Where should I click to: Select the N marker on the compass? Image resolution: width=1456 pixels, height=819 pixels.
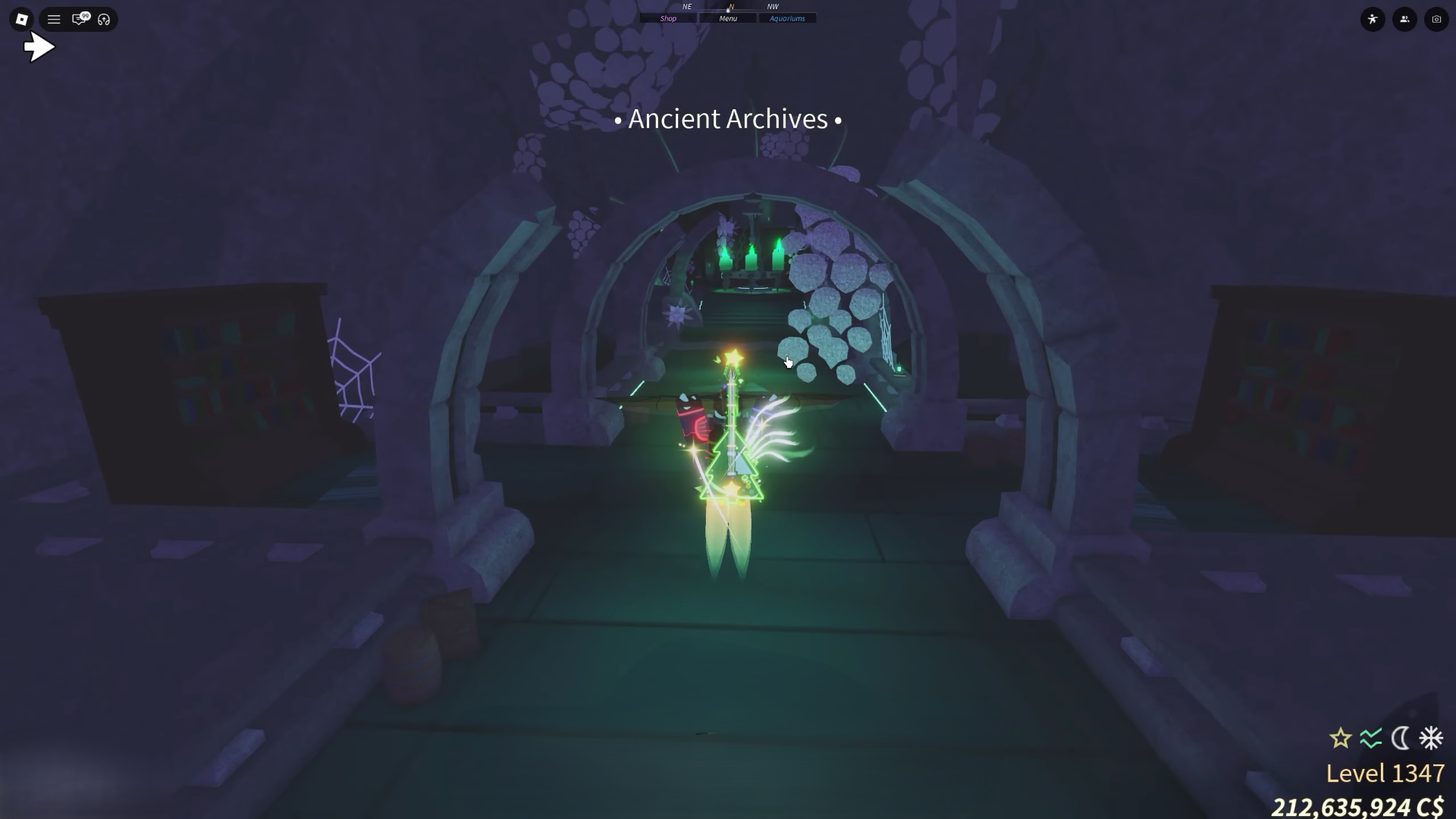(731, 6)
